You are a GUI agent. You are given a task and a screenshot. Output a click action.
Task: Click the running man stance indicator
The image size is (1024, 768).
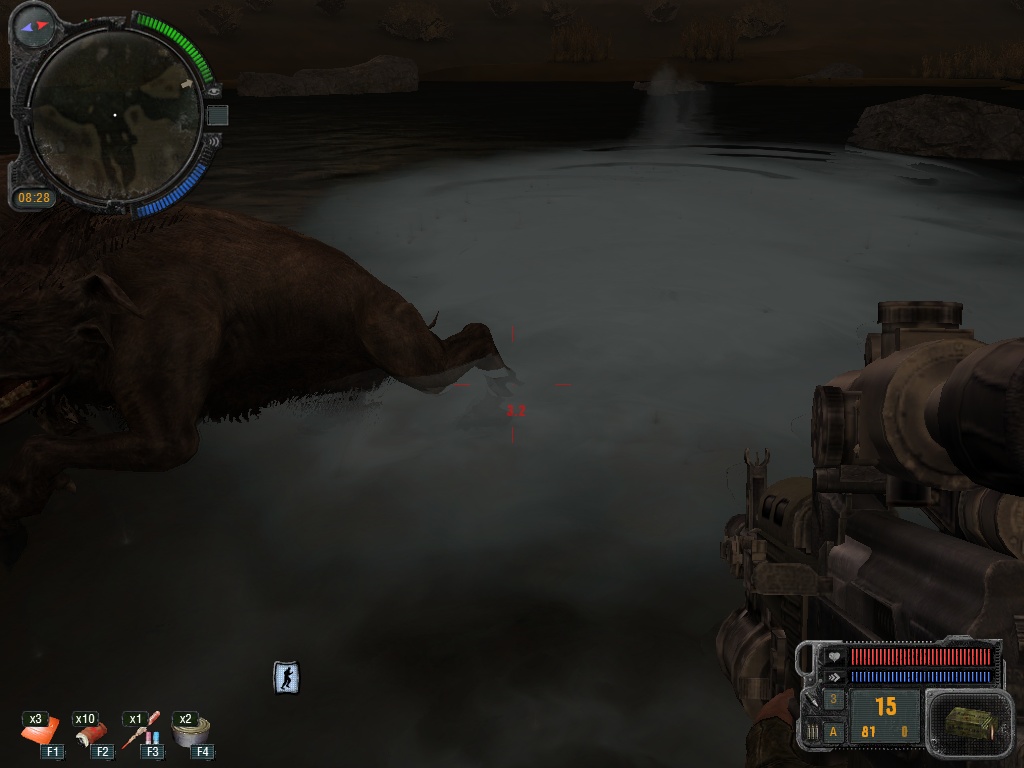[287, 678]
